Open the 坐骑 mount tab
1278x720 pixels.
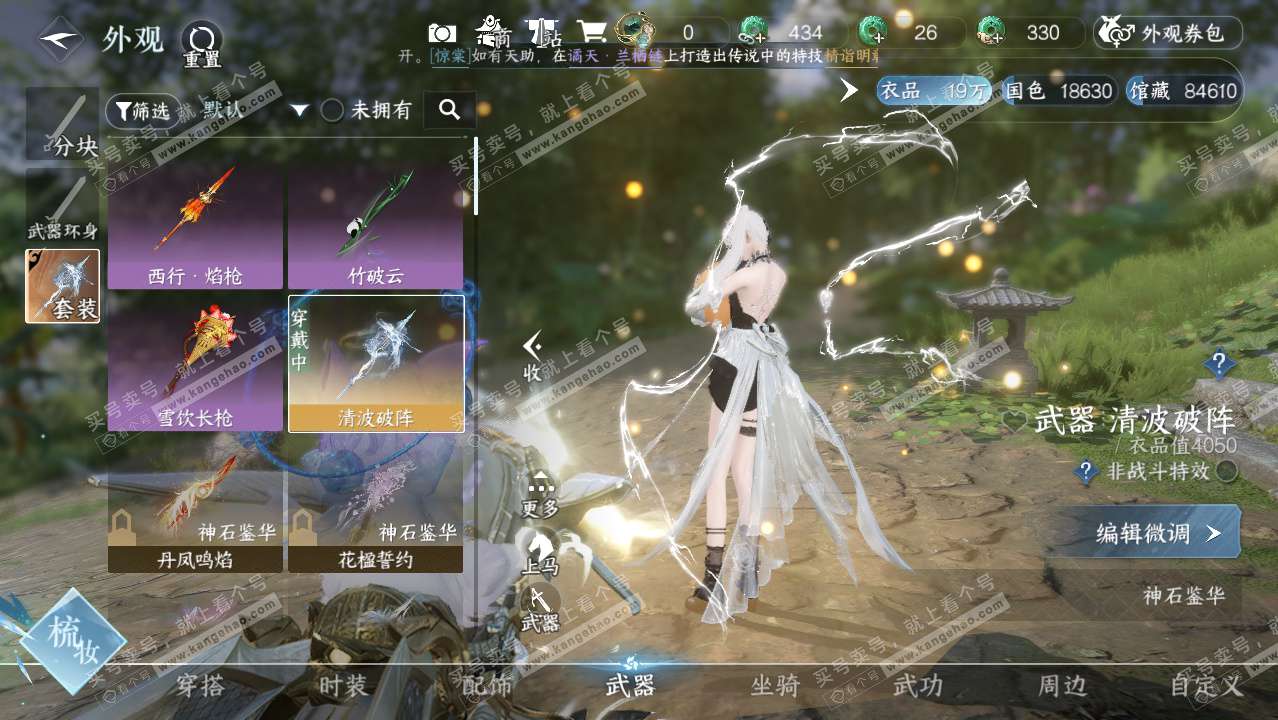click(x=775, y=686)
